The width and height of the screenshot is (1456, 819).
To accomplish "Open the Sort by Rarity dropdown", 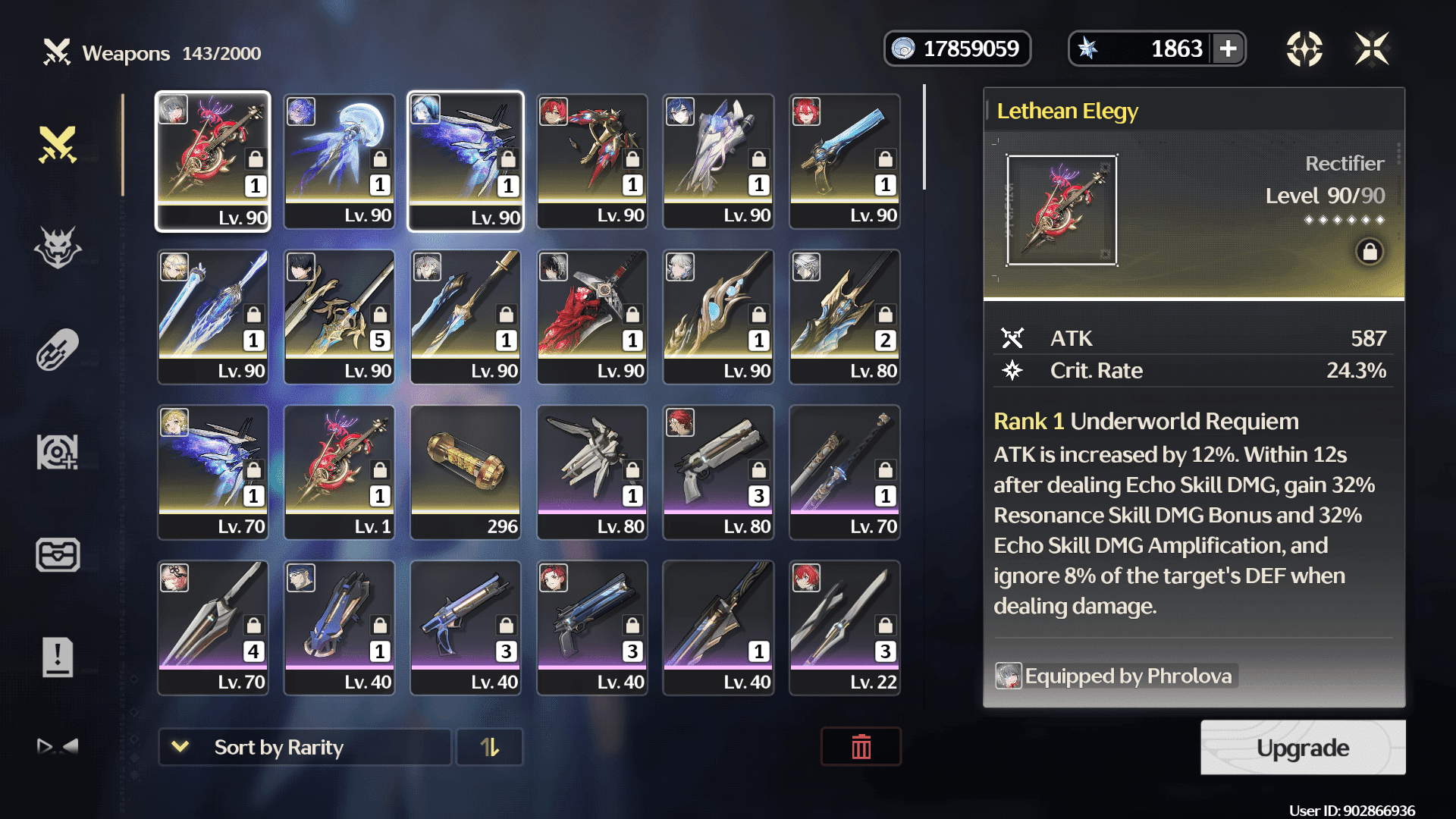I will point(304,748).
